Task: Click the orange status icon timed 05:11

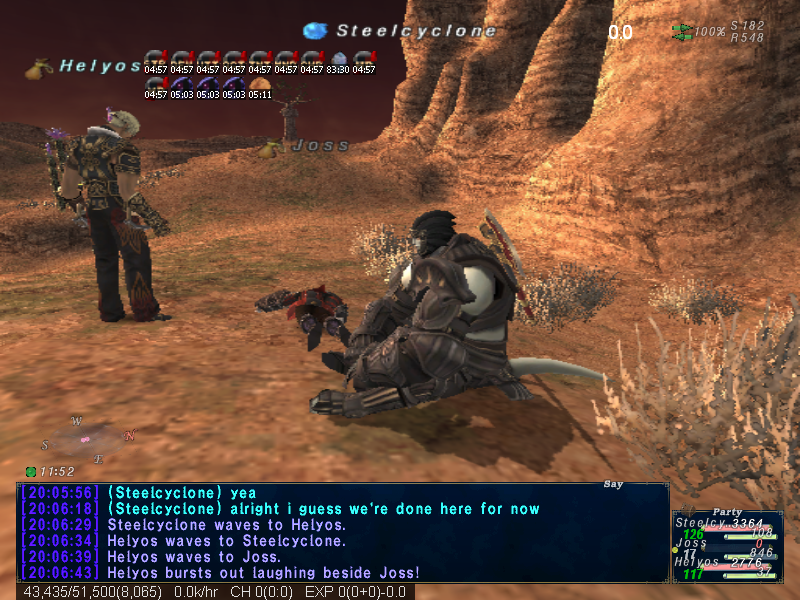Action: (x=260, y=83)
